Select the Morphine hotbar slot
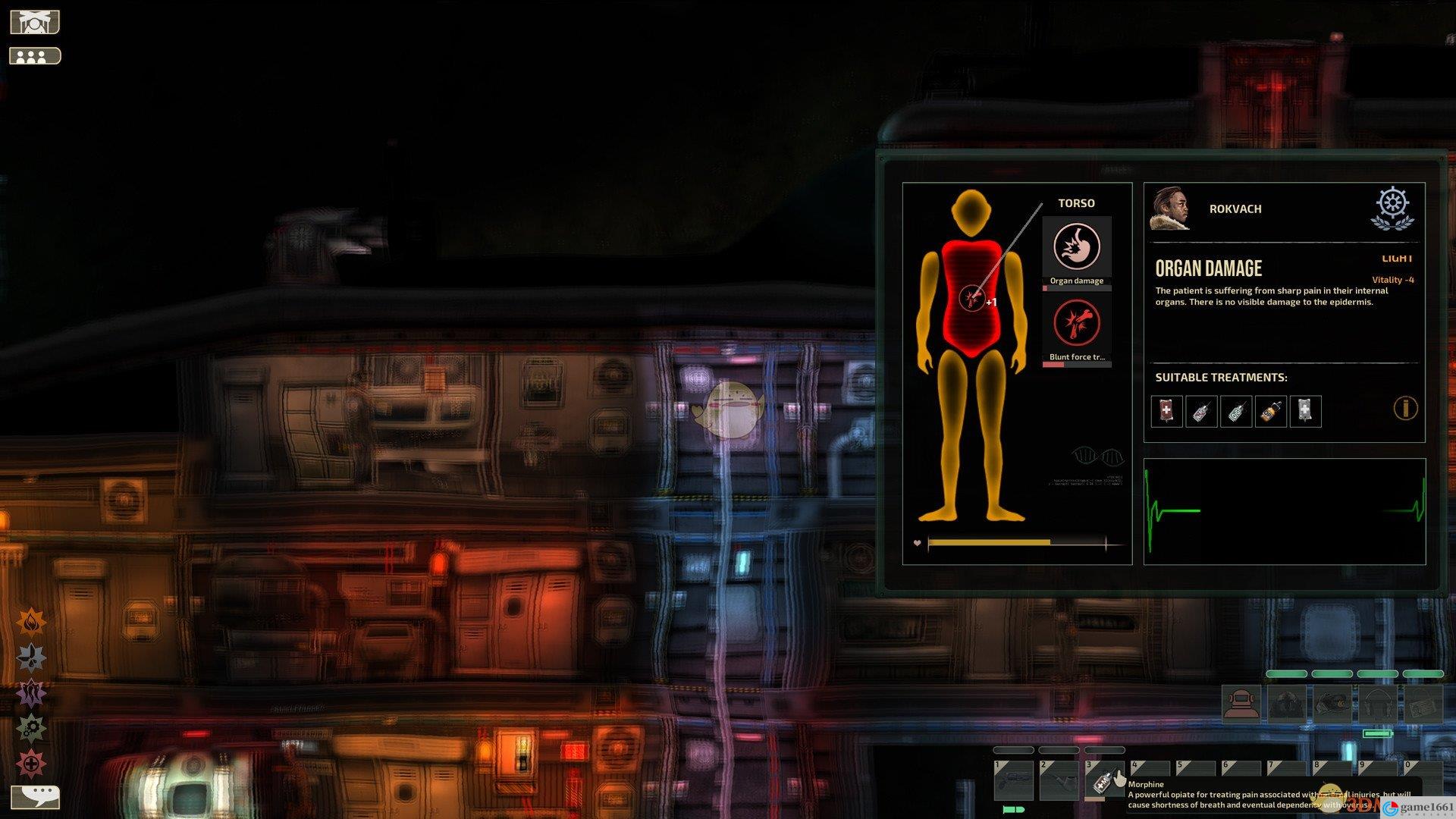 (1104, 781)
